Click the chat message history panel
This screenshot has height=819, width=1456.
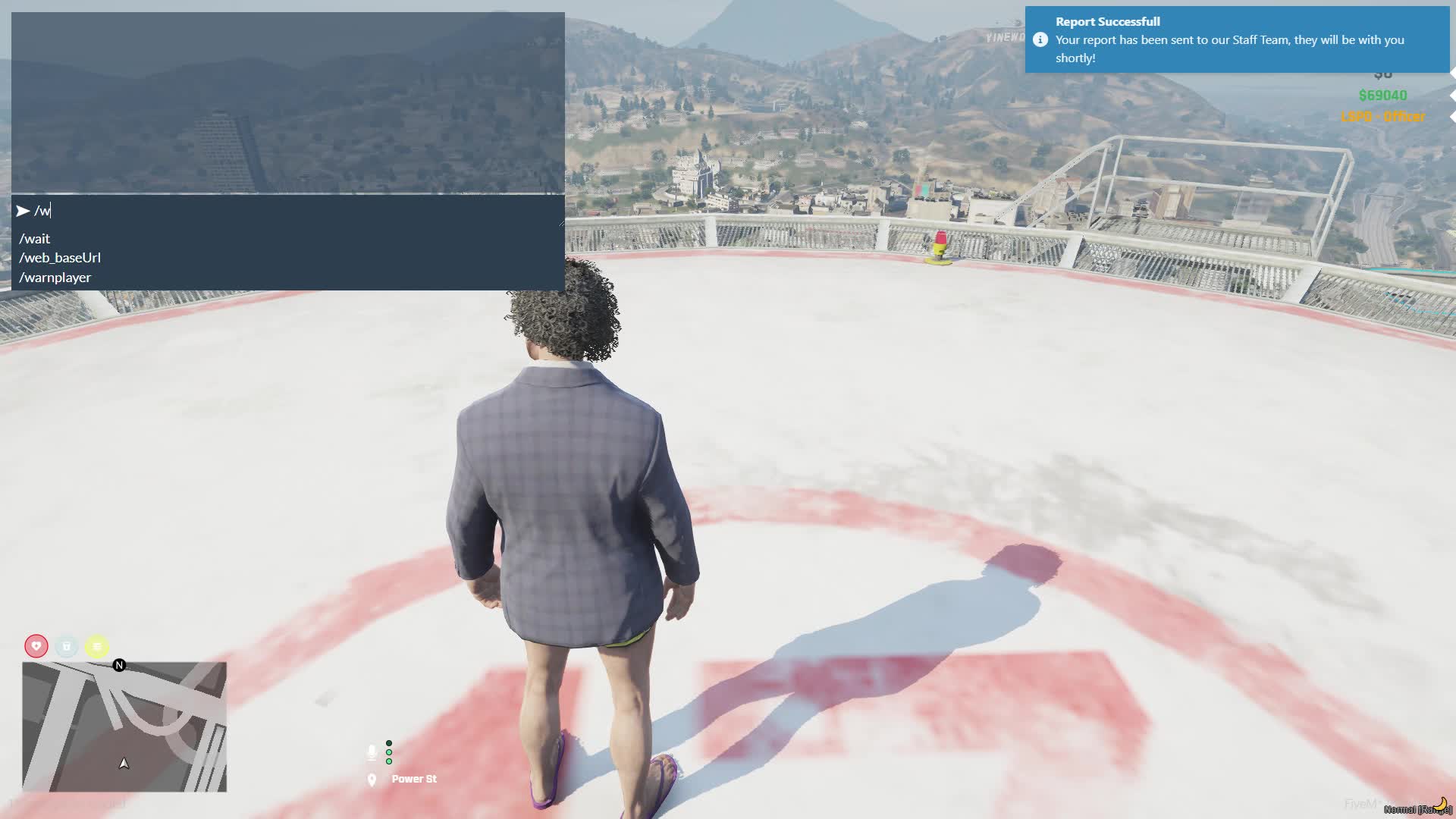click(x=288, y=102)
